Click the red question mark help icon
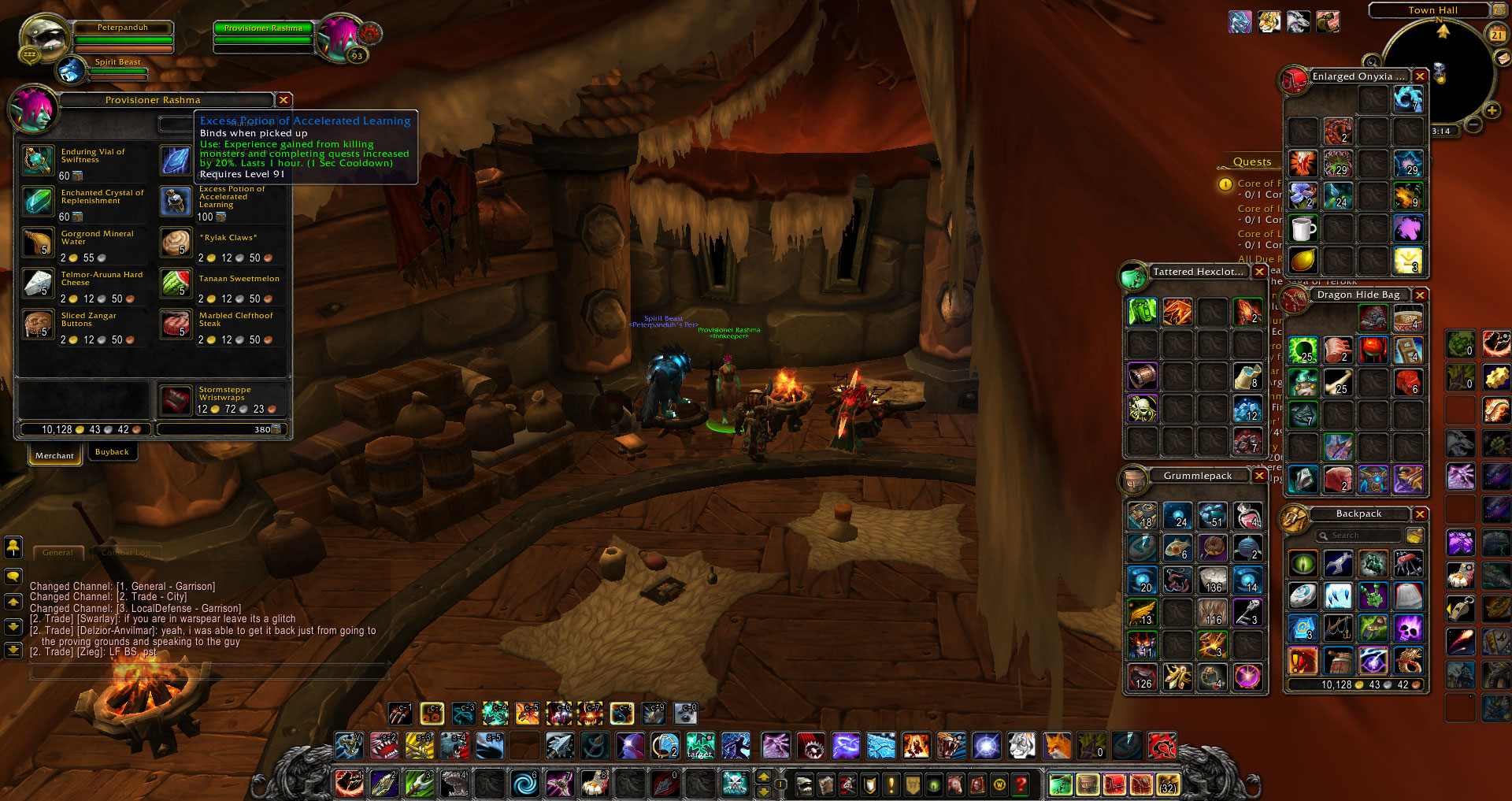Screen dimensions: 1512x801 point(1021,784)
